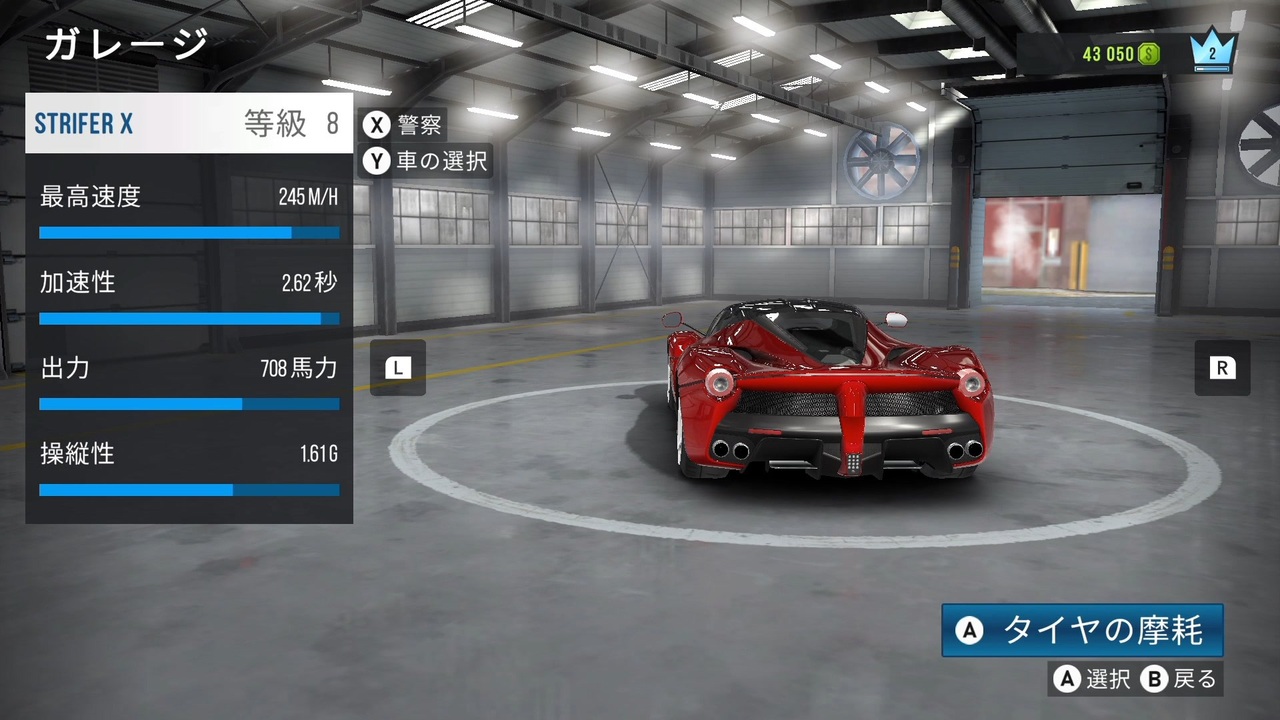Select the タイヤの摩耗 button
Screen dimensions: 1280x720
point(1082,630)
